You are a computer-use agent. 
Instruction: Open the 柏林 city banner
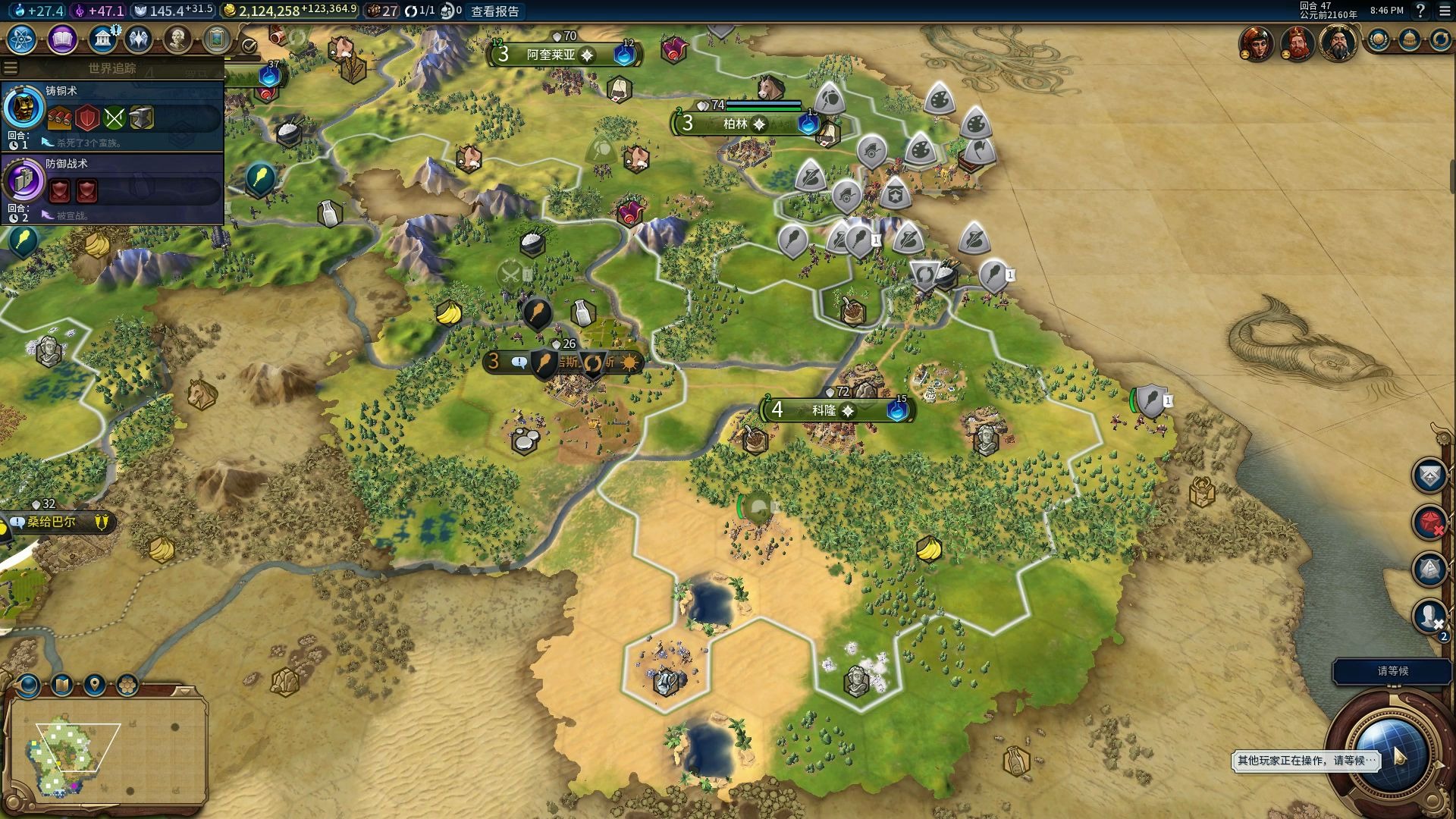(x=736, y=124)
